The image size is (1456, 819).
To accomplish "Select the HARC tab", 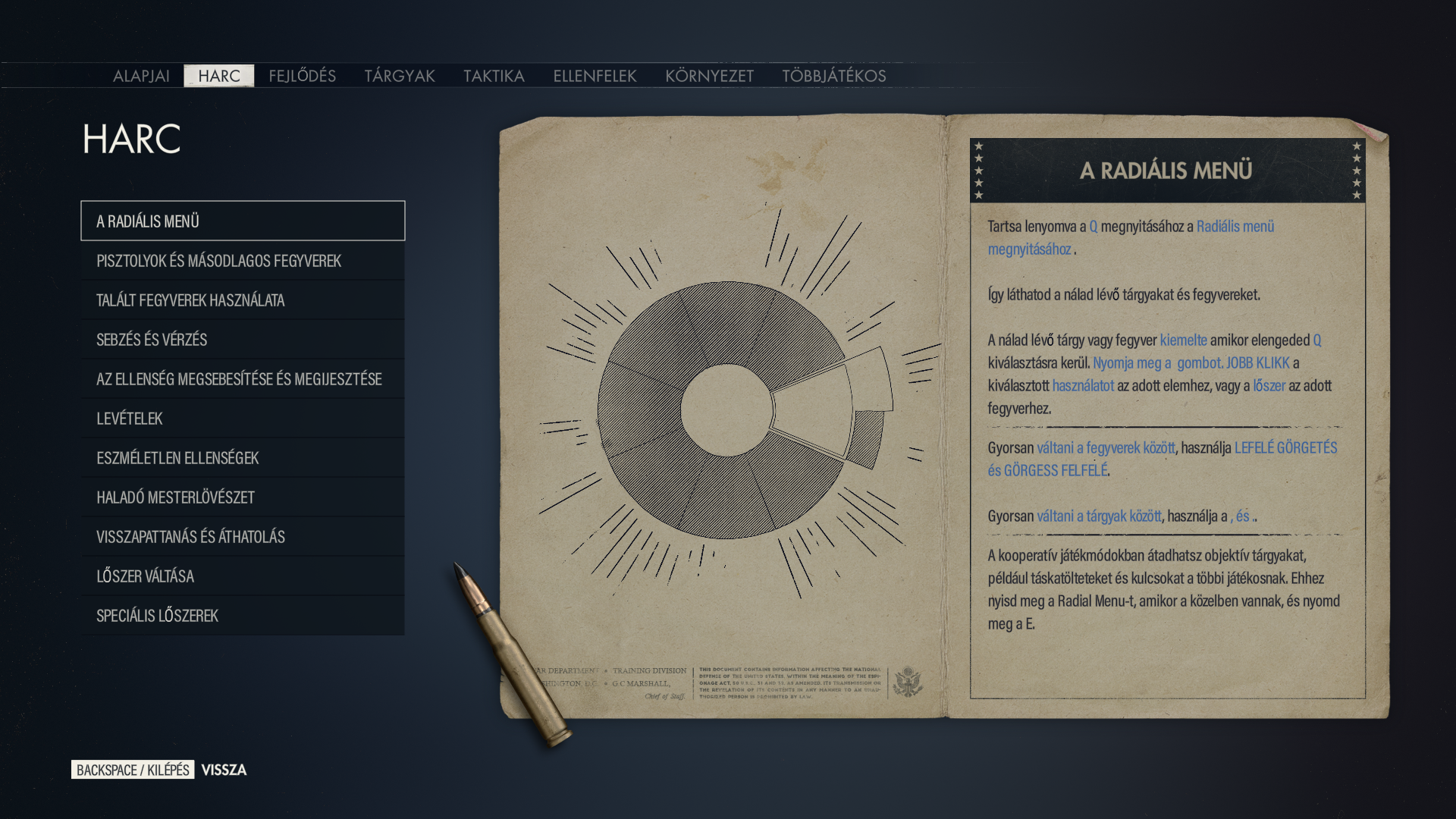I will 219,76.
